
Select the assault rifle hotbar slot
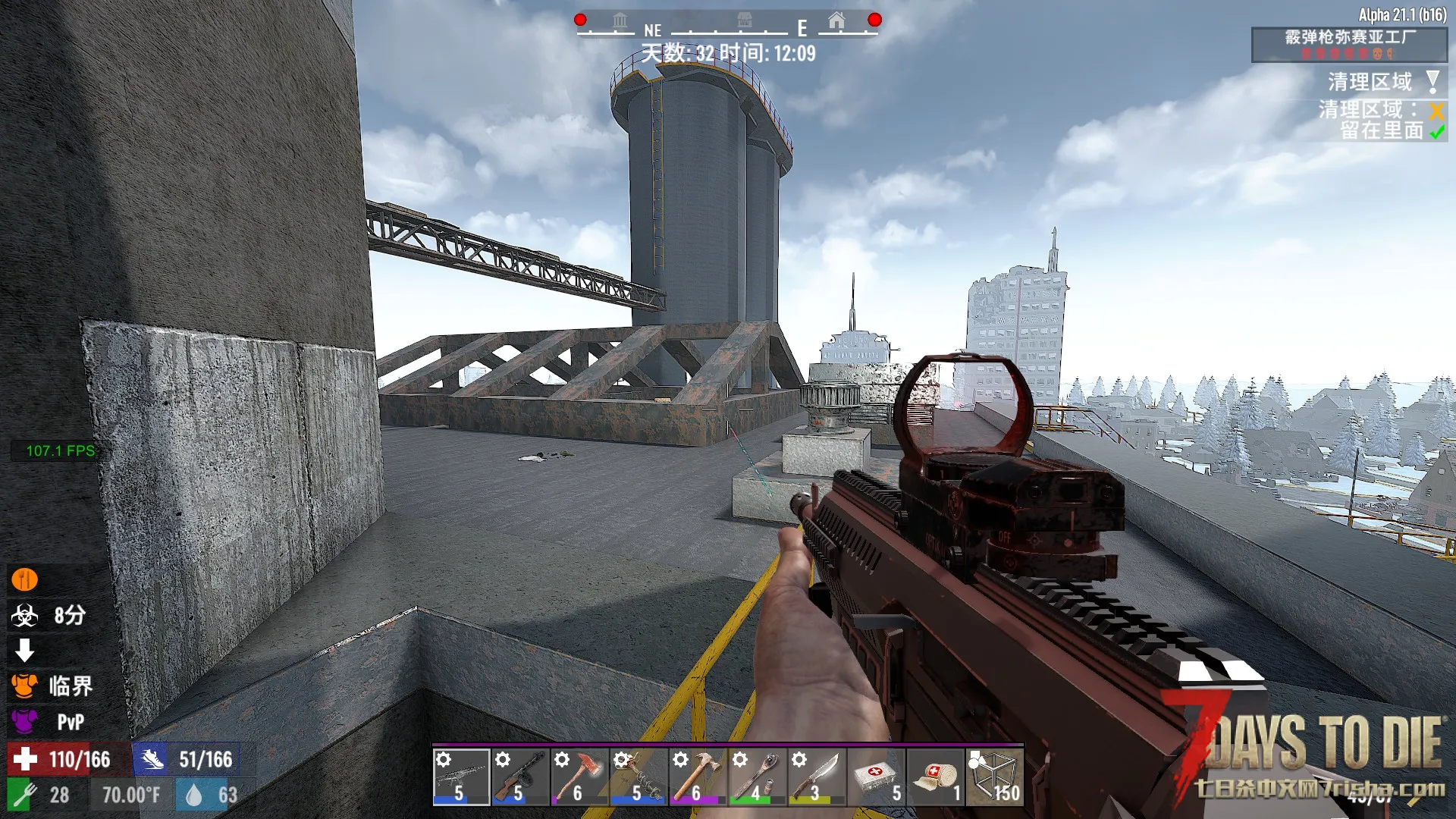coord(461,777)
